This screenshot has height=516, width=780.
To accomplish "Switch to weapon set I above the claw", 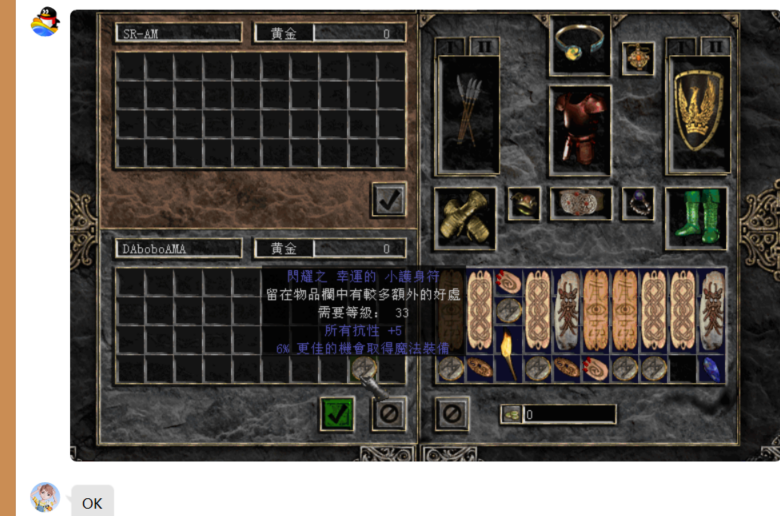I will [x=451, y=46].
